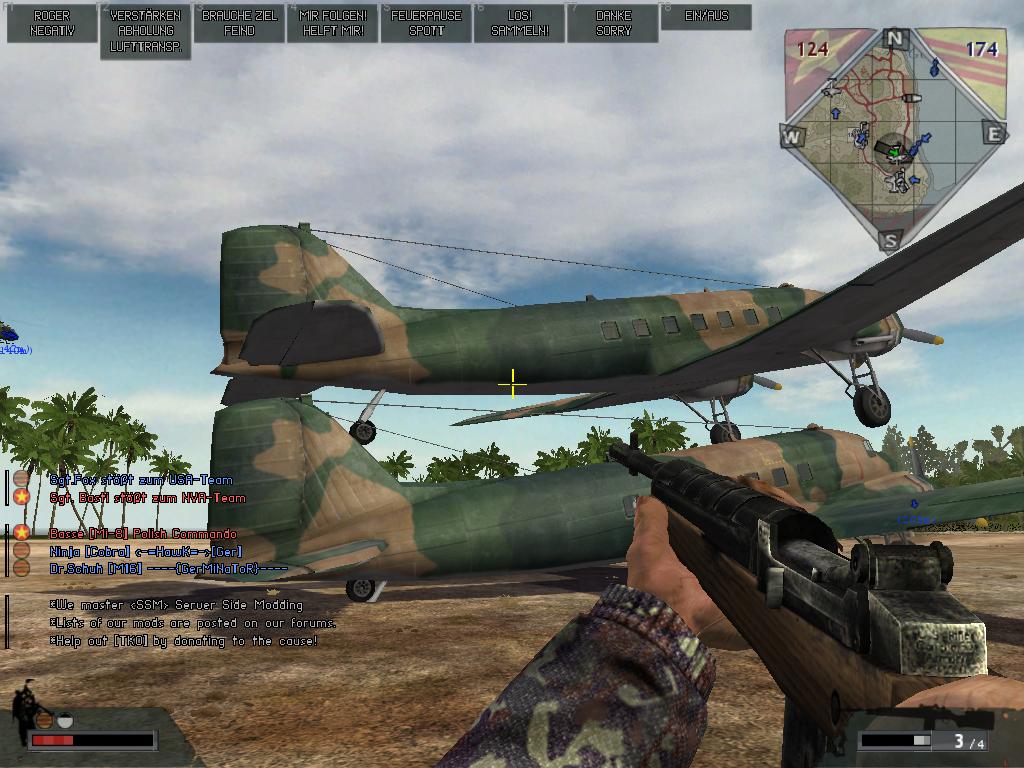The height and width of the screenshot is (768, 1024).
Task: Open the Verstärken / Abholung radio menu
Action: click(x=145, y=31)
